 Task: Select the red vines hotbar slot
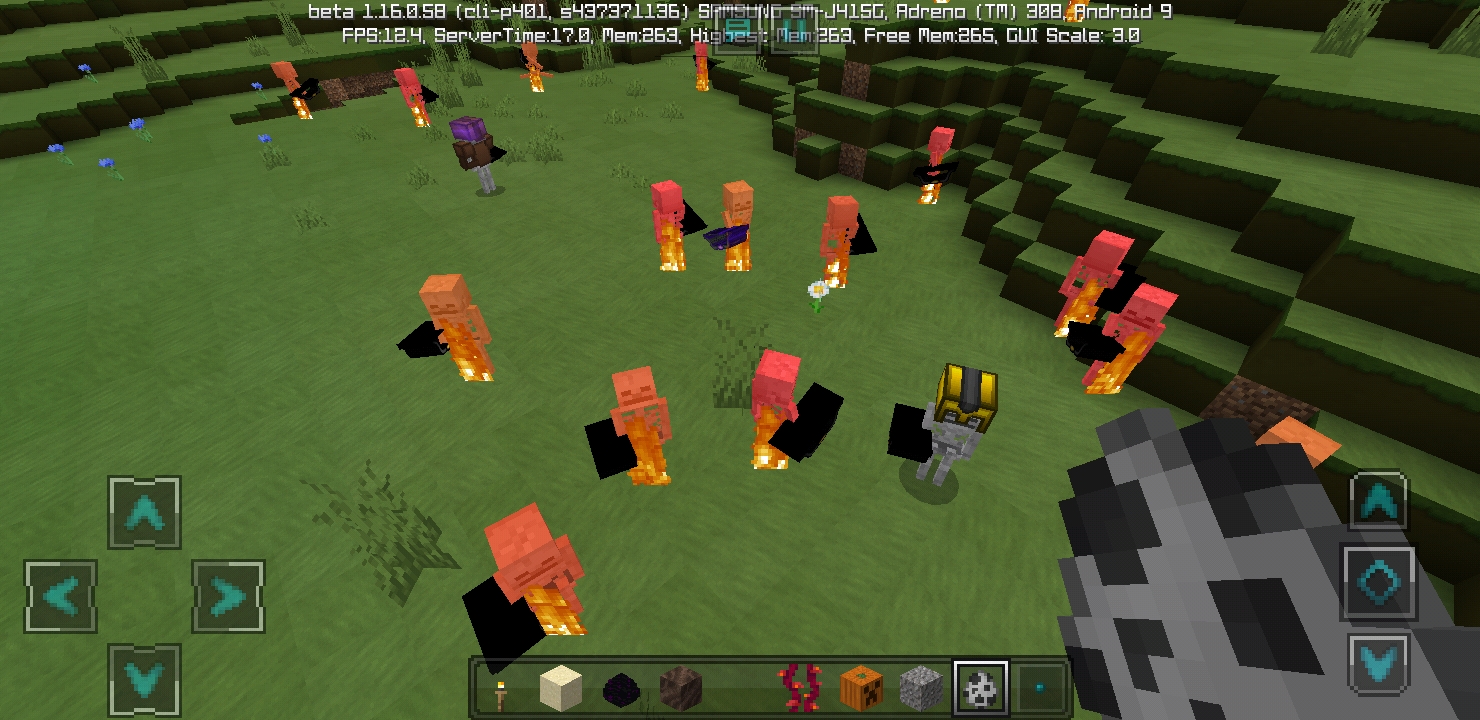(800, 688)
